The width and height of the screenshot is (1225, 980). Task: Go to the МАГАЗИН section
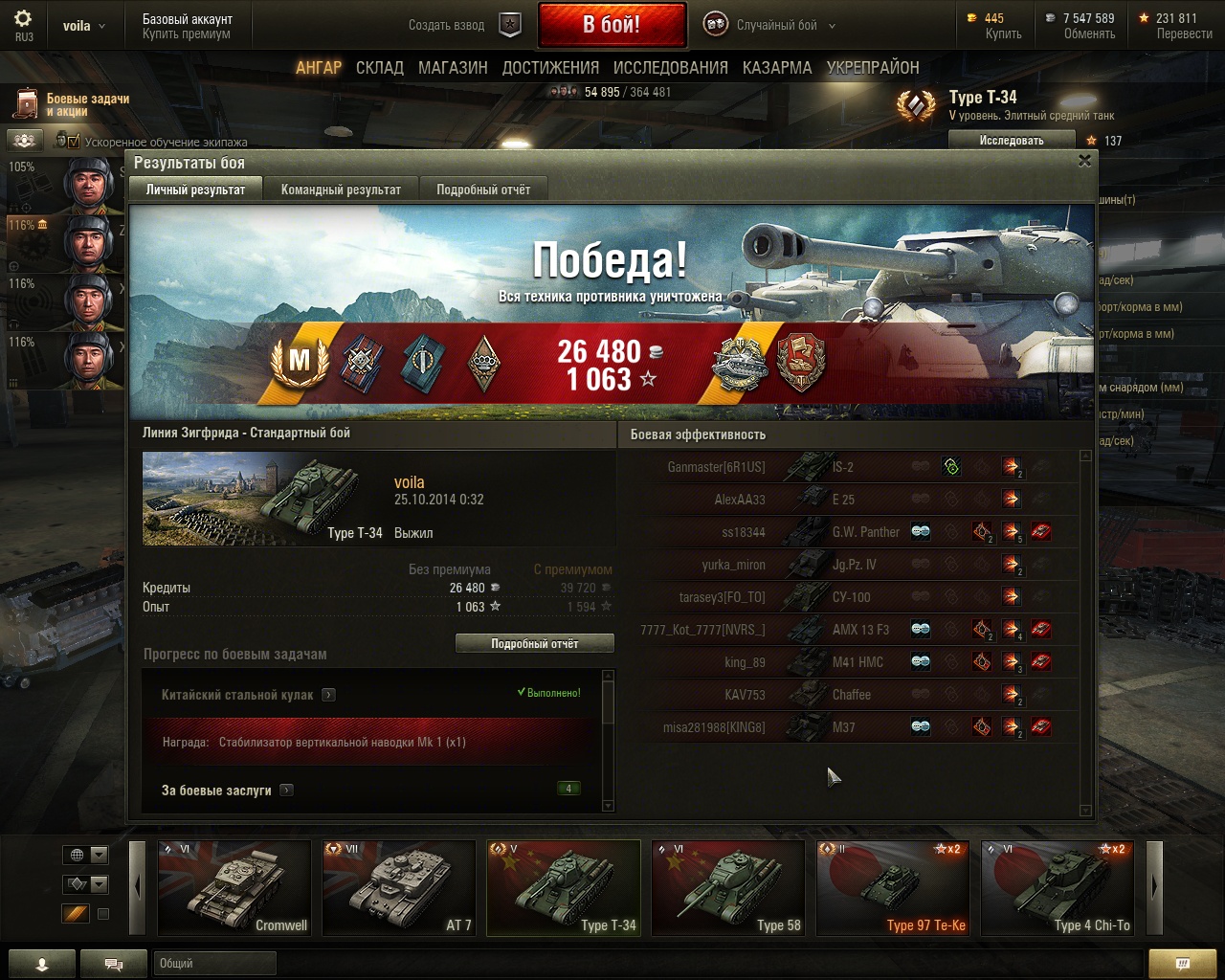tap(453, 68)
